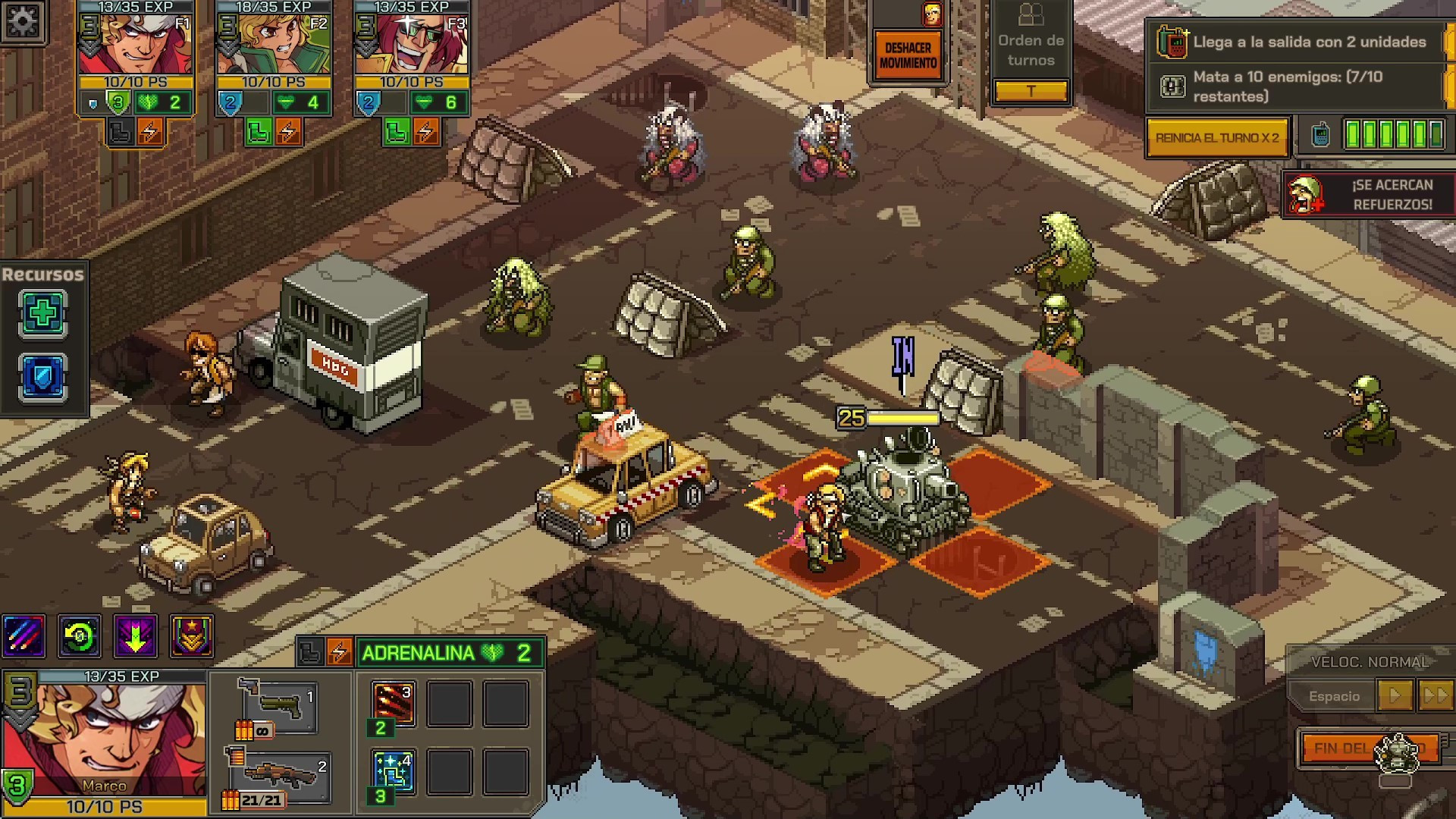Activate the diagonal slash passive skill icon

[24, 635]
